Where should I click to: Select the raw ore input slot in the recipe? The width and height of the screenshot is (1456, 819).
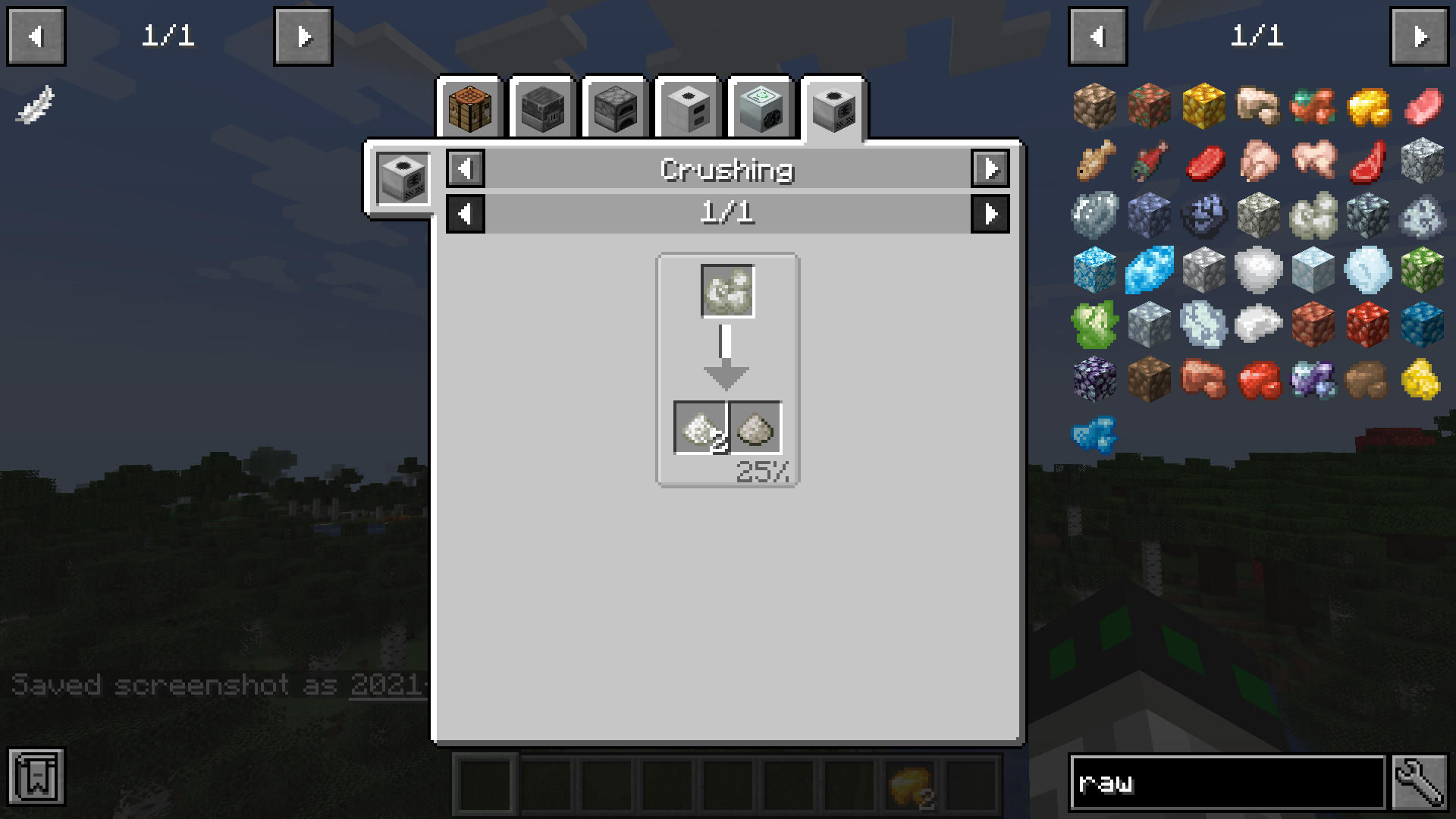coord(727,291)
